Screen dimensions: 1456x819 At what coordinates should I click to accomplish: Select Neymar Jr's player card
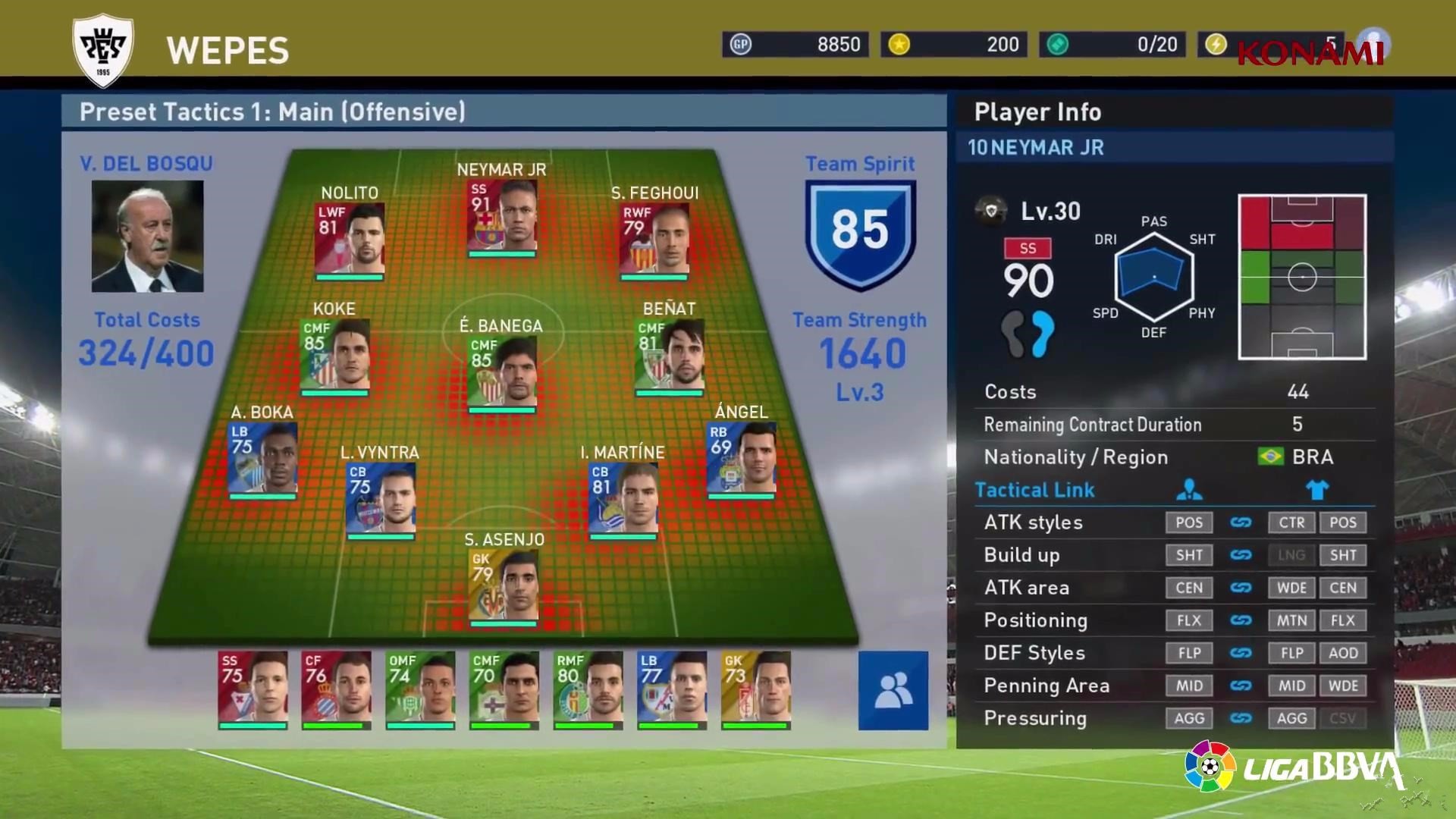tap(502, 215)
